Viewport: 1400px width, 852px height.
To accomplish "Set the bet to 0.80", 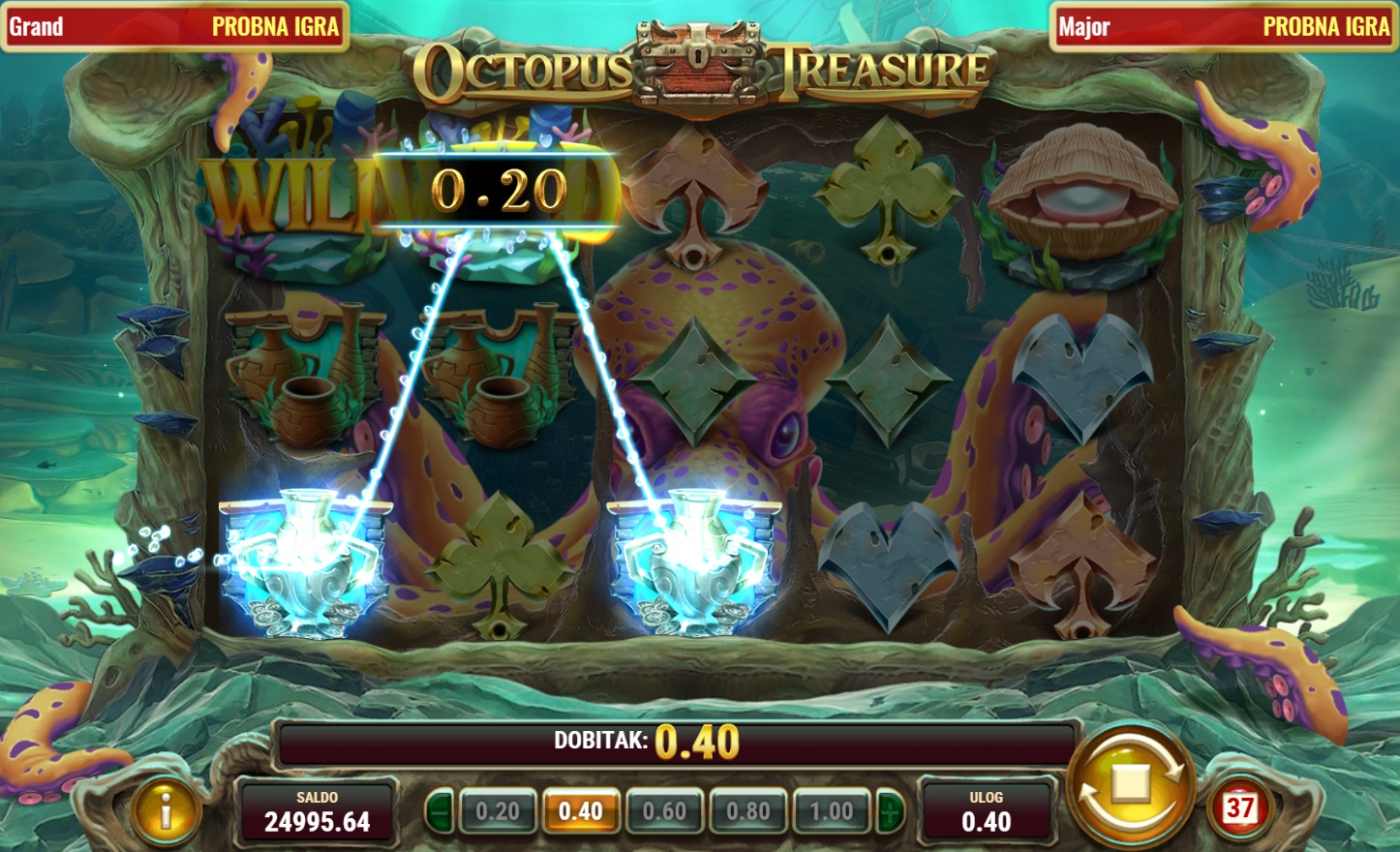I will click(x=748, y=811).
